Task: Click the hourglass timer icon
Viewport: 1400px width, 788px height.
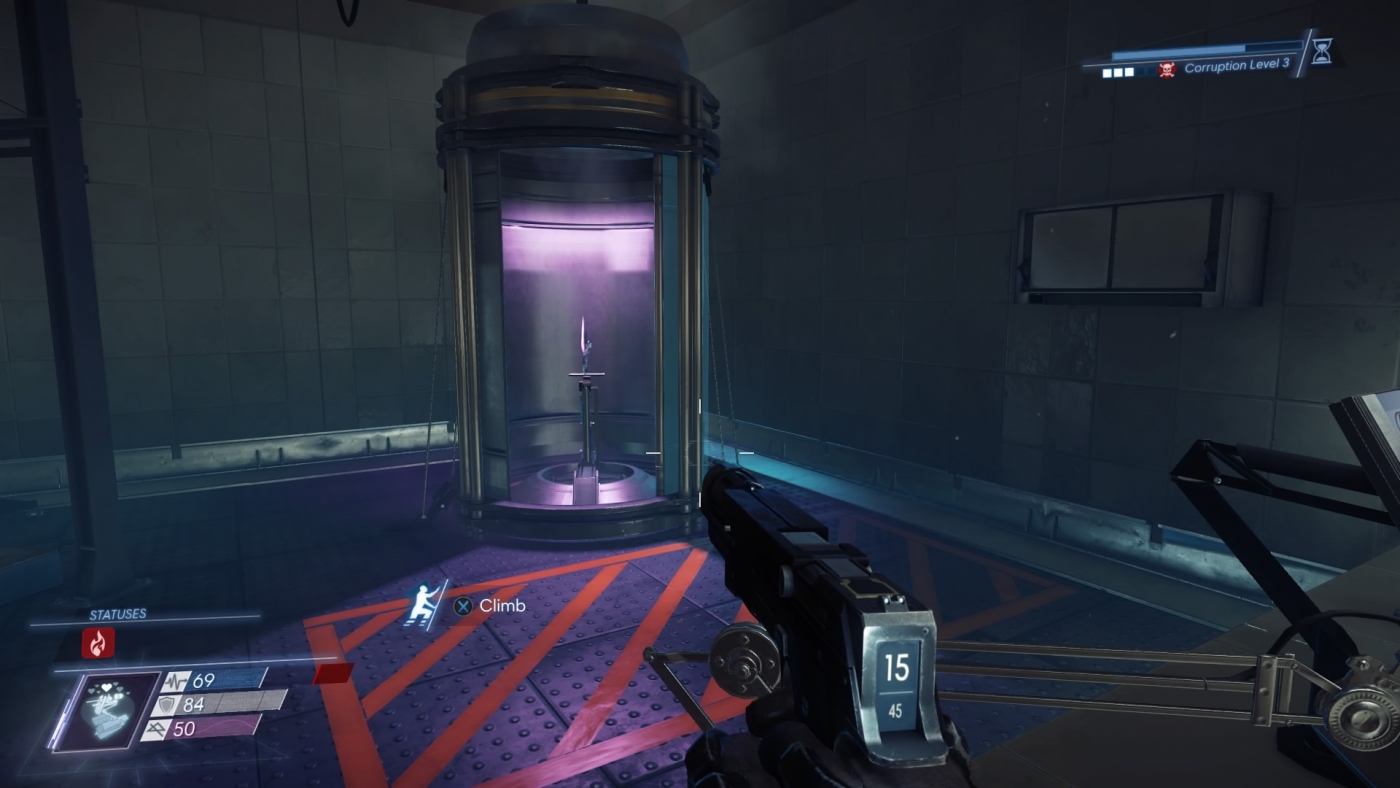Action: coord(1321,53)
